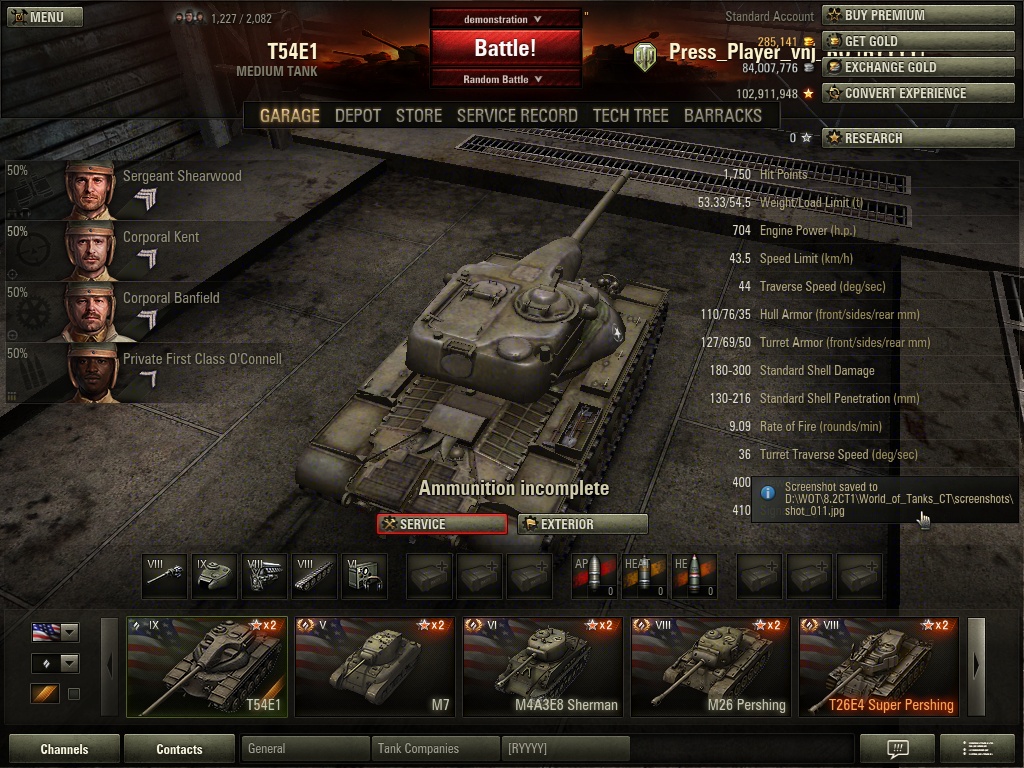1024x768 pixels.
Task: Open the Service button for the tank
Action: coord(441,524)
